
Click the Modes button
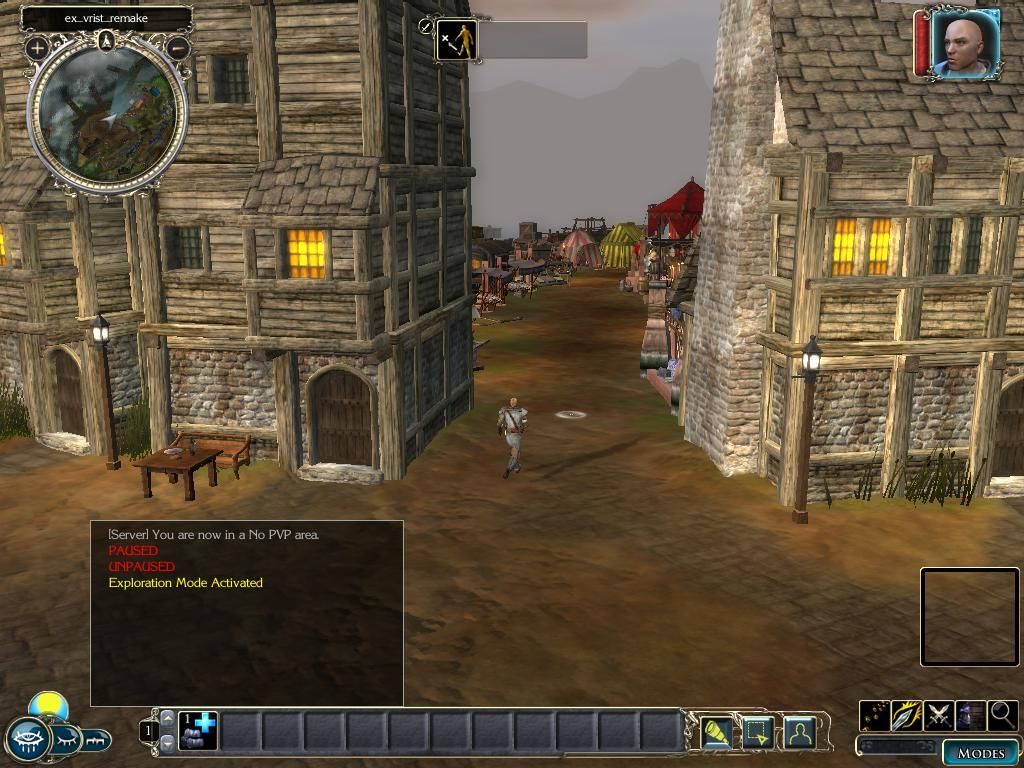point(980,753)
